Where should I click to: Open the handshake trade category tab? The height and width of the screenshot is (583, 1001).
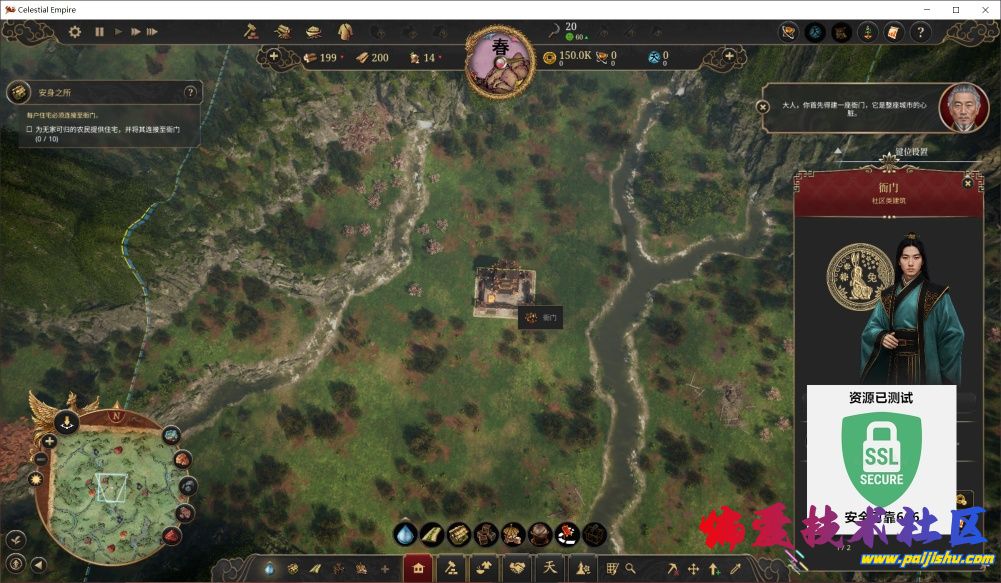pyautogui.click(x=517, y=568)
